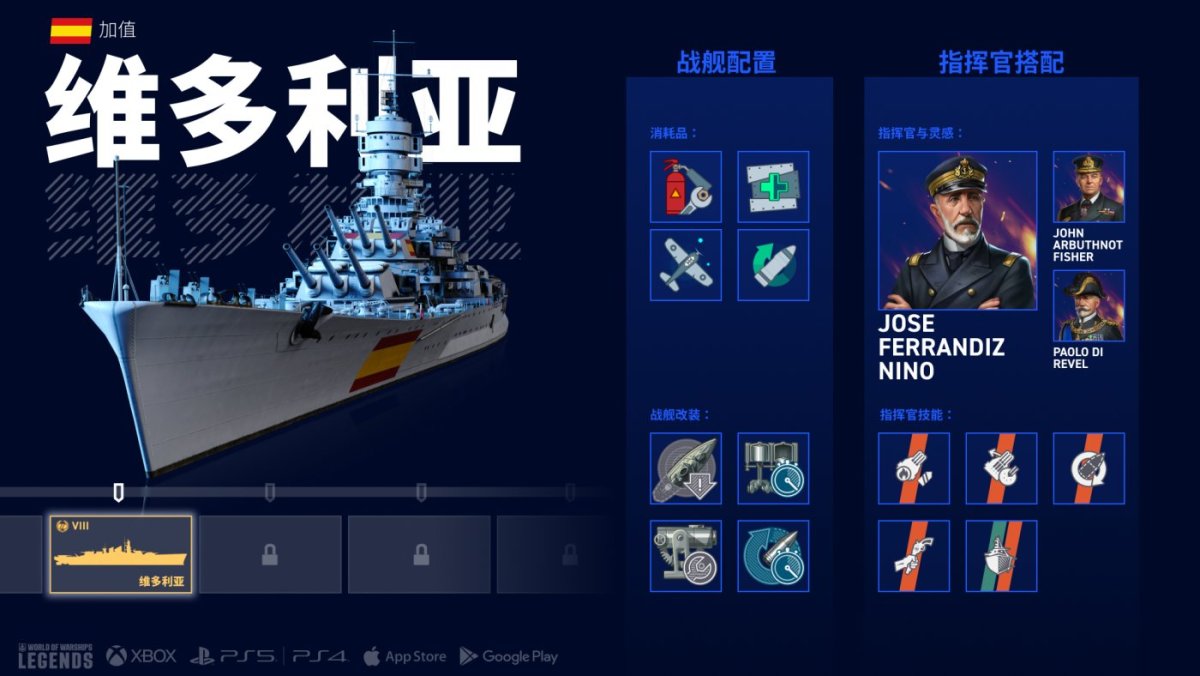
Task: Pick the shell reload timer modification
Action: tap(773, 555)
